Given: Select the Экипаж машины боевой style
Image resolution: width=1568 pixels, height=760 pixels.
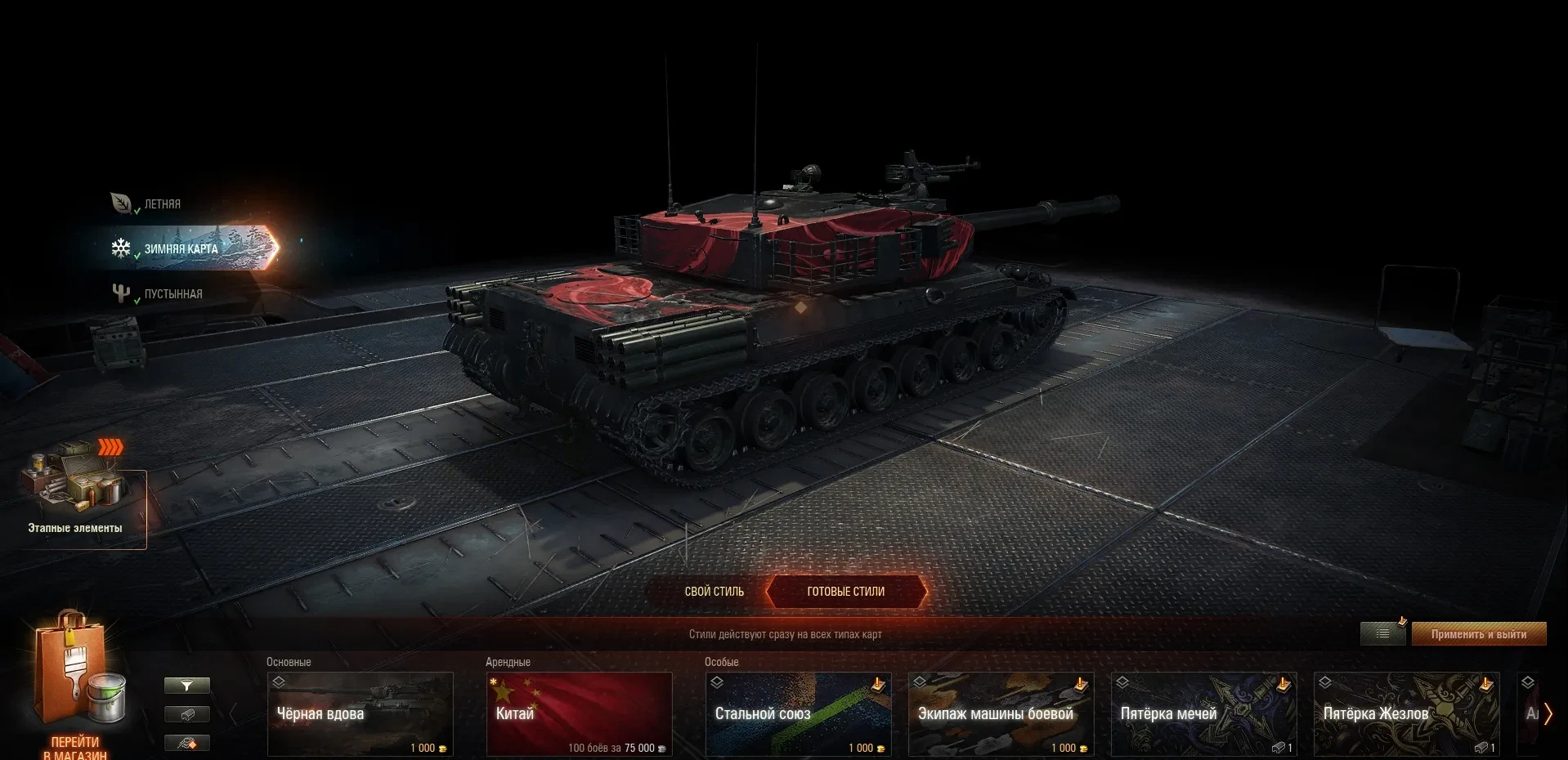Looking at the screenshot, I should click(x=1001, y=714).
